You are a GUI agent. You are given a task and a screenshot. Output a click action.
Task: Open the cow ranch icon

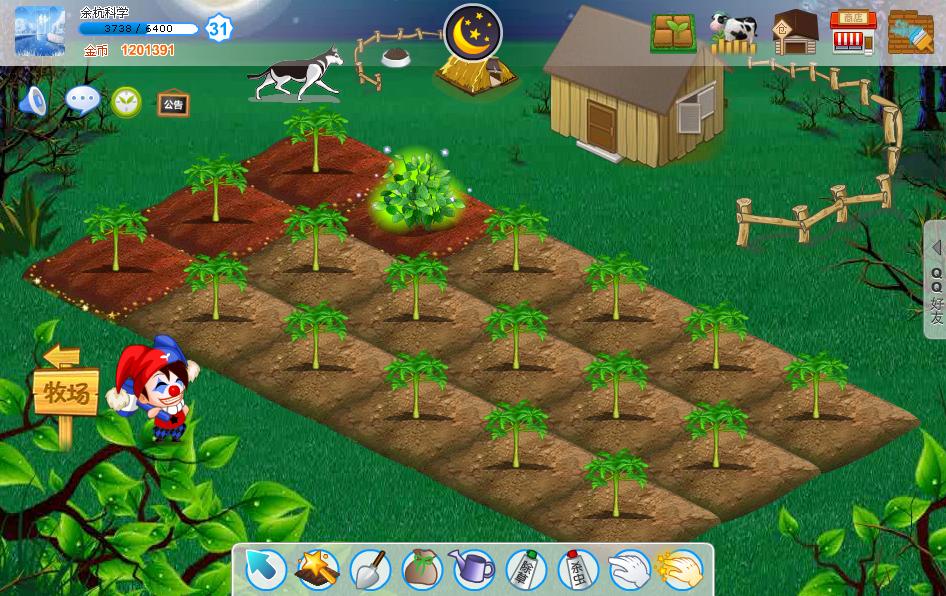733,33
